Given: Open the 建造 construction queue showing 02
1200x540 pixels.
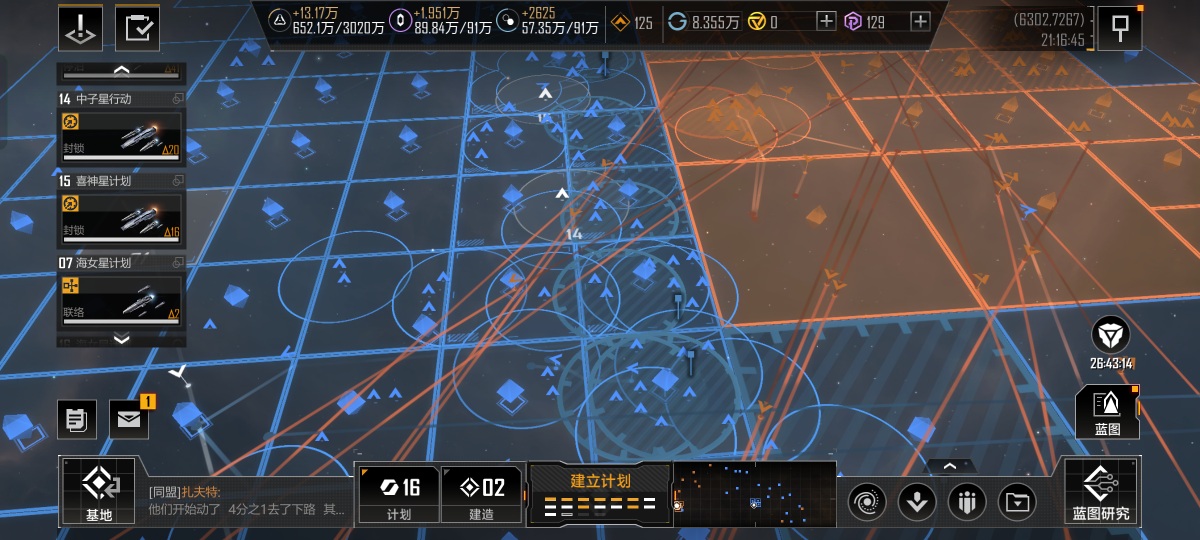Looking at the screenshot, I should pyautogui.click(x=481, y=494).
